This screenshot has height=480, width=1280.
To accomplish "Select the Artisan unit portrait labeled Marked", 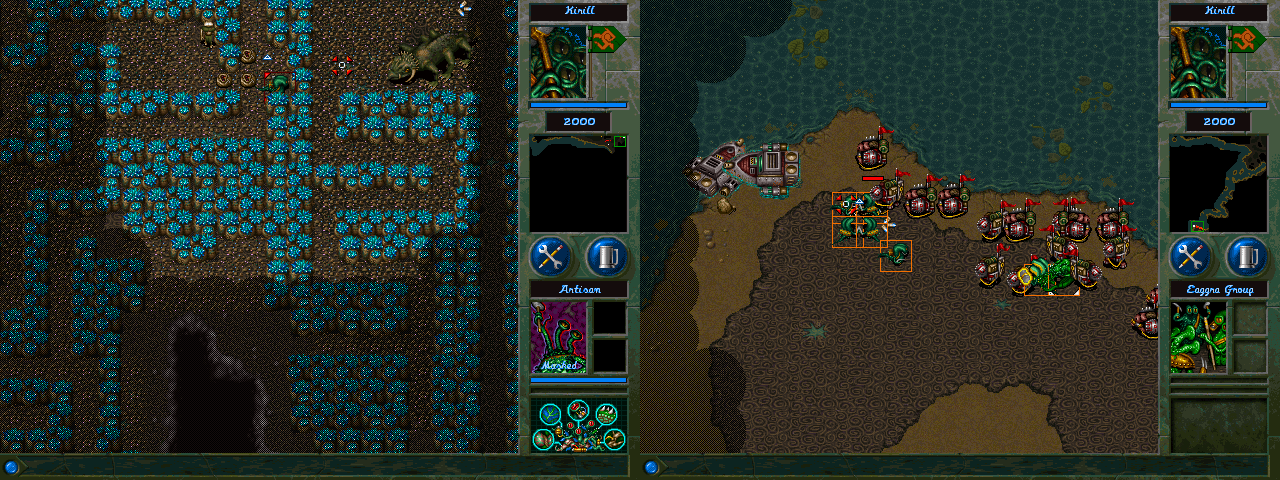I will point(559,338).
